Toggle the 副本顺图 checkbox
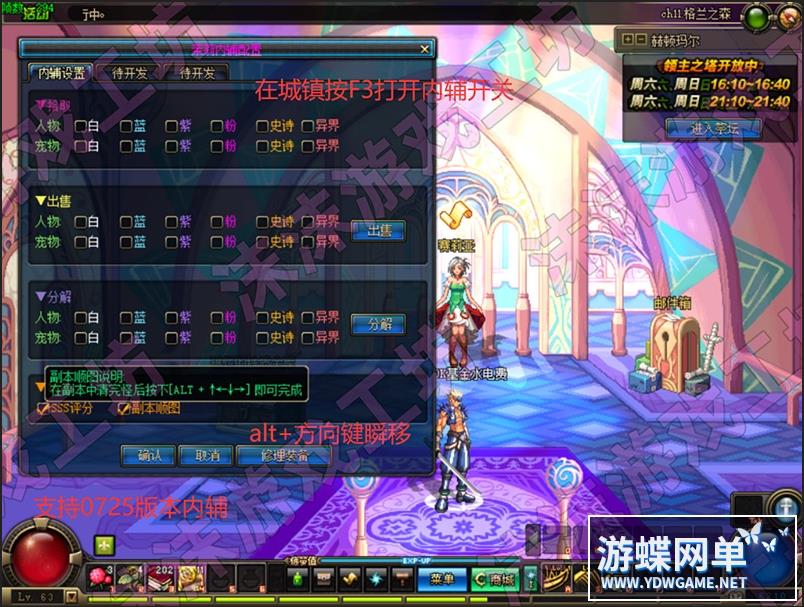Screen dimensions: 804x607 click(x=124, y=408)
